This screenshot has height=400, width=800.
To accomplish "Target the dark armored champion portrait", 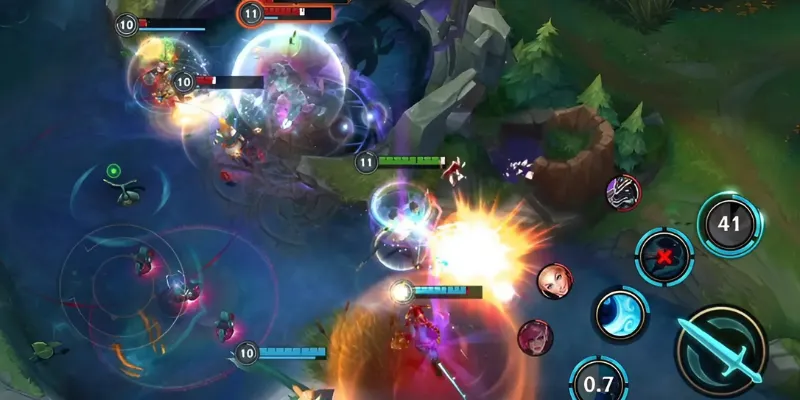I will (622, 191).
